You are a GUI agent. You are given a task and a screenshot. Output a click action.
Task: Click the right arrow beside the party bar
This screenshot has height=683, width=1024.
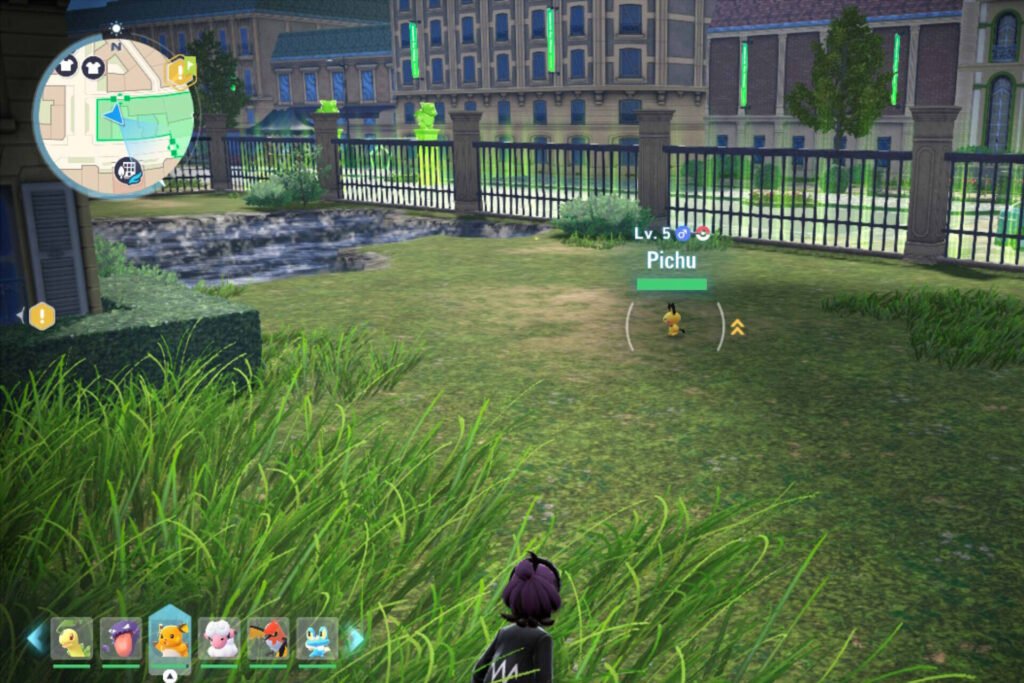point(355,638)
